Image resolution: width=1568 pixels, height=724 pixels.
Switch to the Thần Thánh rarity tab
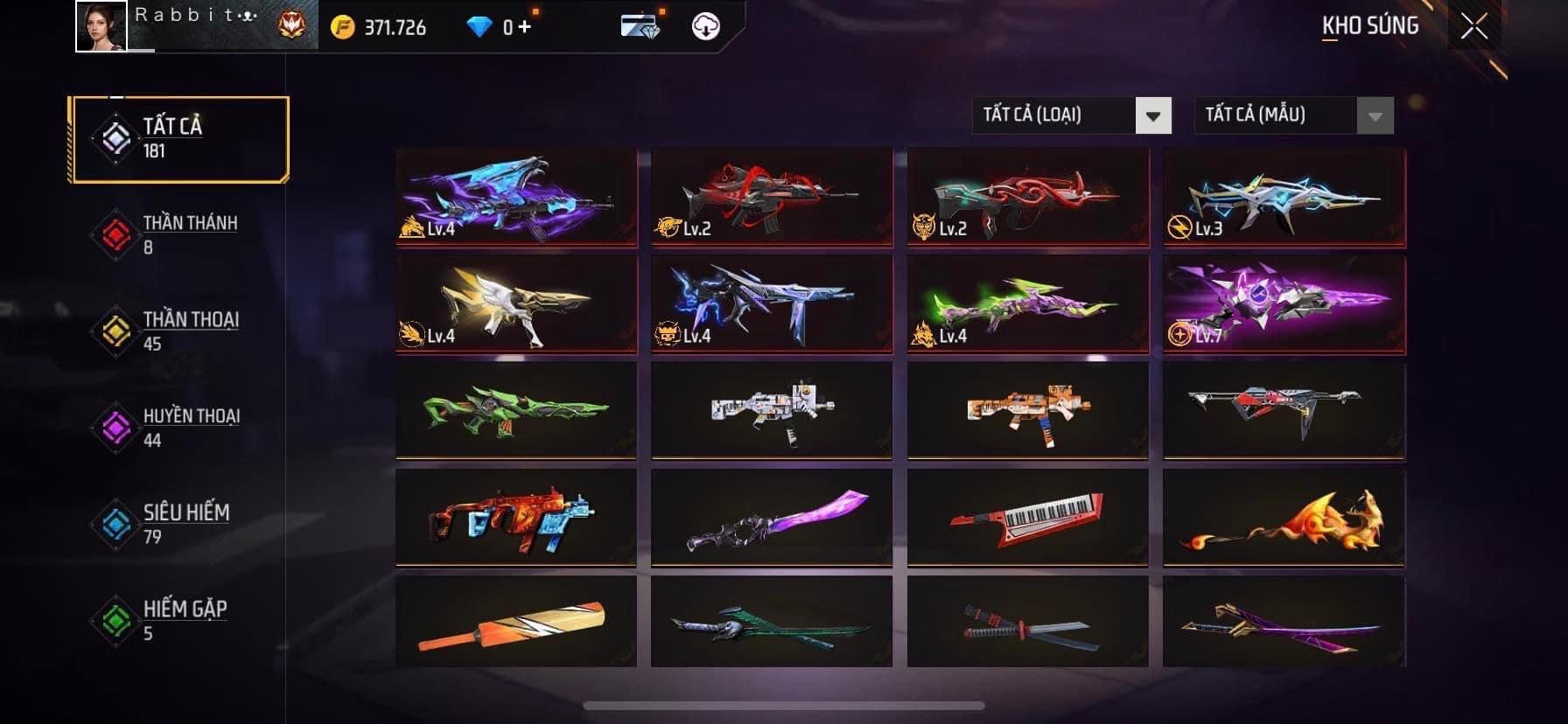[x=179, y=234]
